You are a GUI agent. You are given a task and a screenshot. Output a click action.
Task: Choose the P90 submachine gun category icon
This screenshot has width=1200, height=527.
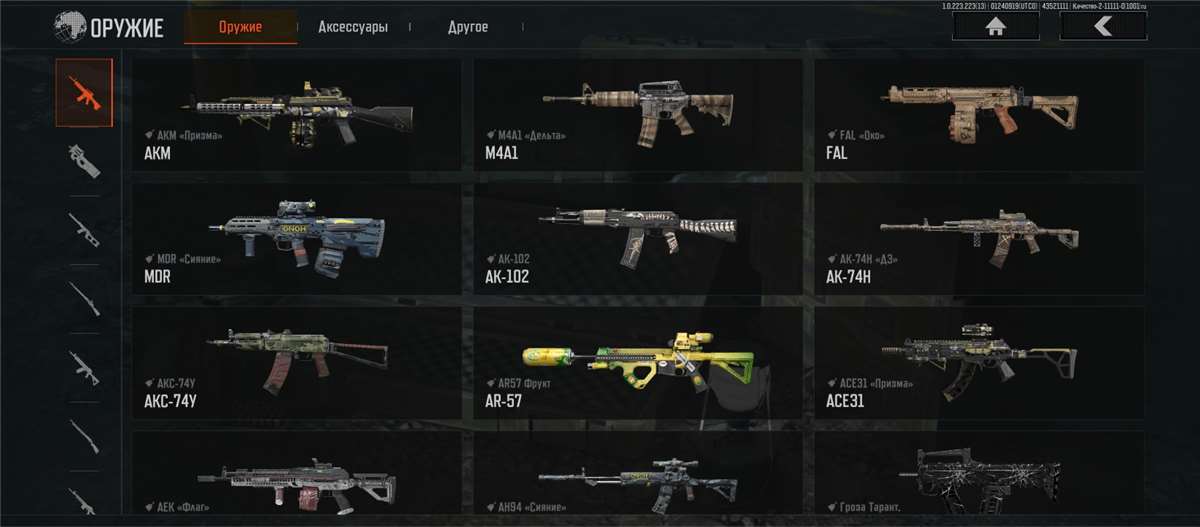[84, 160]
